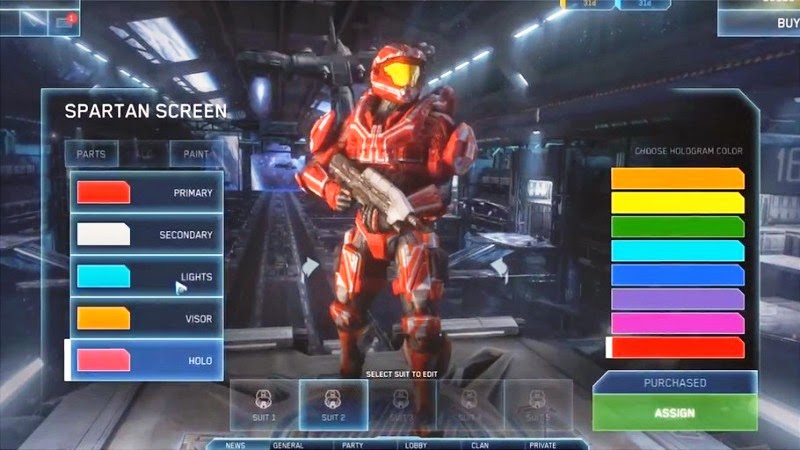Choose the blue hologram color

click(677, 275)
